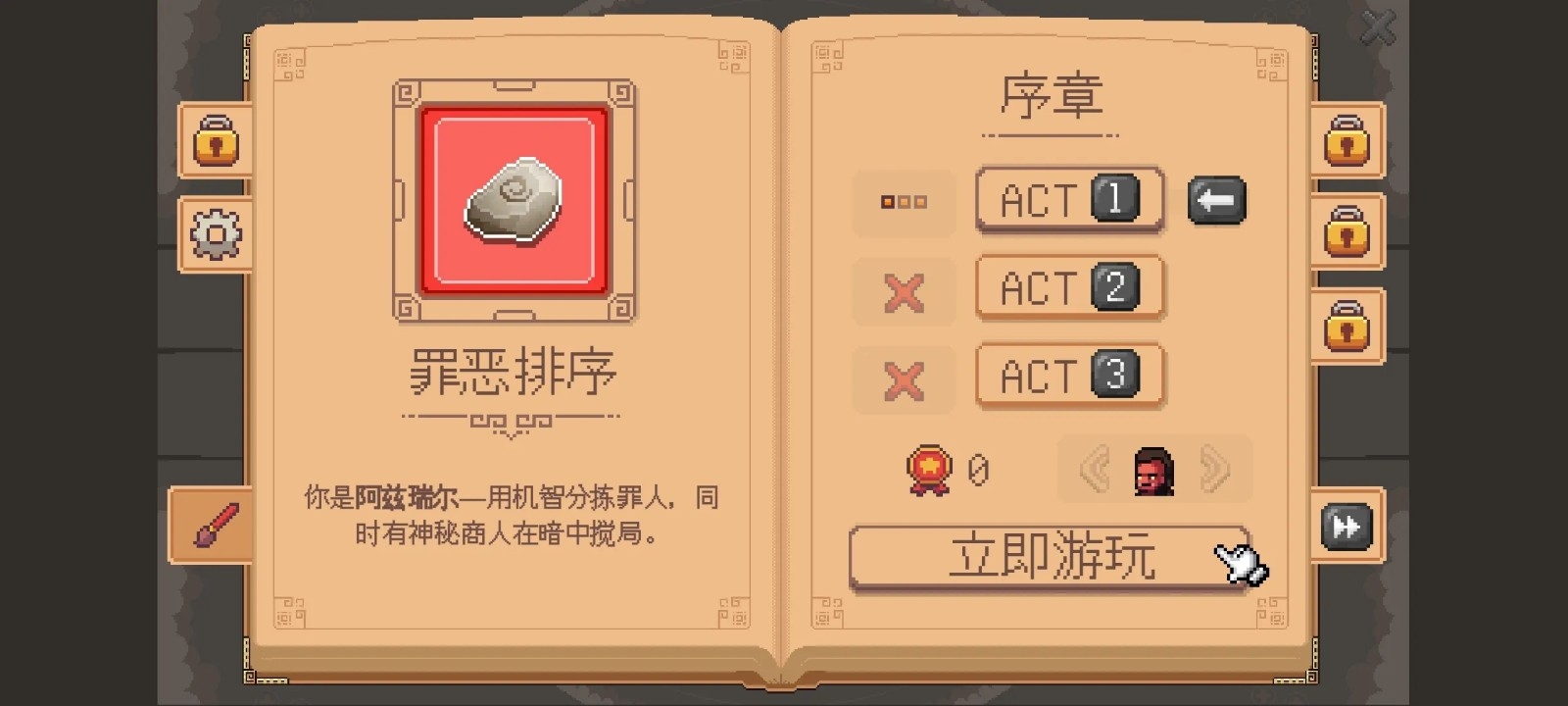Select the ACT 2 chapter entry
The height and width of the screenshot is (706, 1568).
[x=1070, y=287]
